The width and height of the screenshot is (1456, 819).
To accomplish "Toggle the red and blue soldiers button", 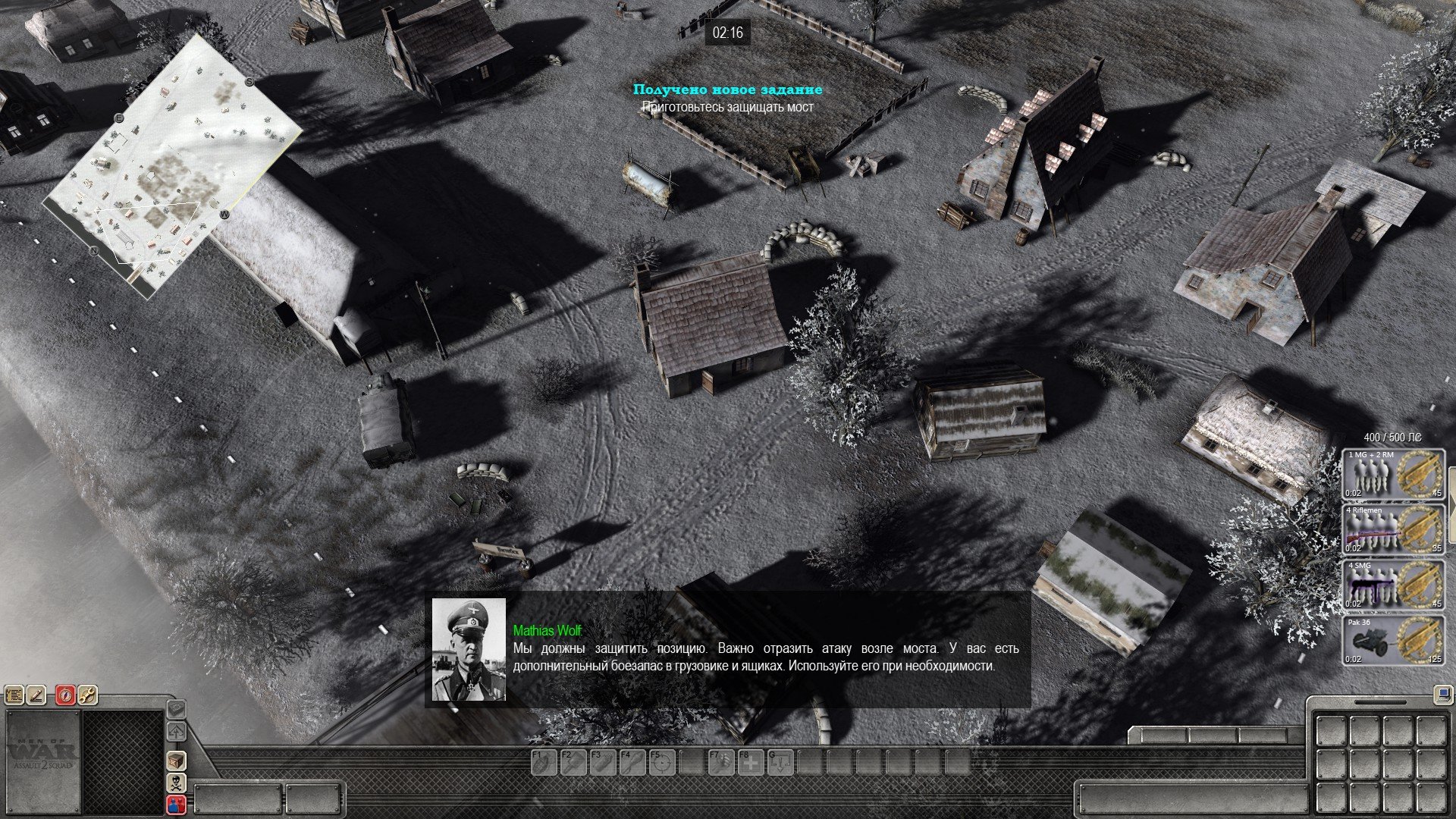I will point(176,805).
